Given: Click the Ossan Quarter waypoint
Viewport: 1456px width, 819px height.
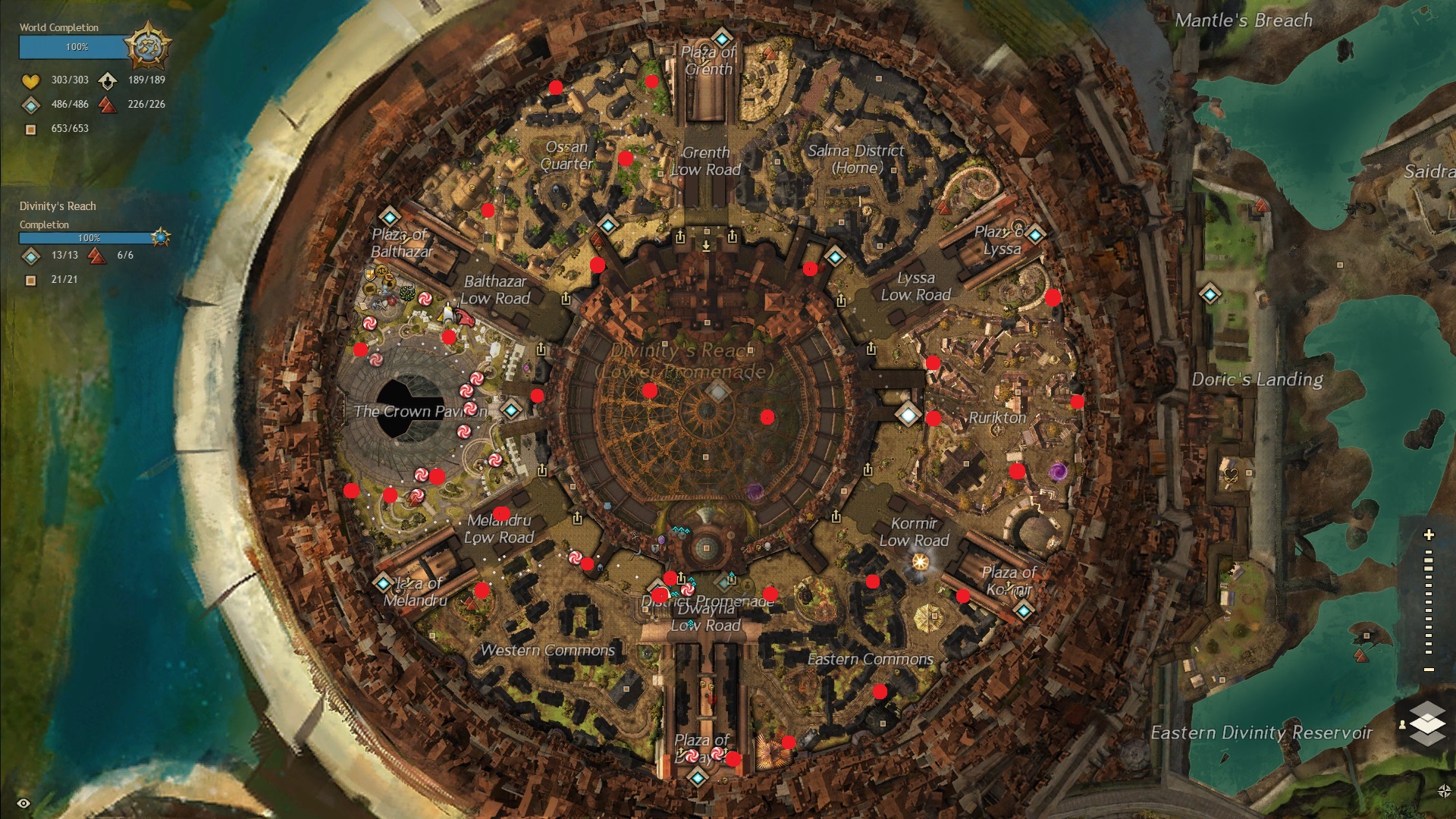Looking at the screenshot, I should (607, 225).
